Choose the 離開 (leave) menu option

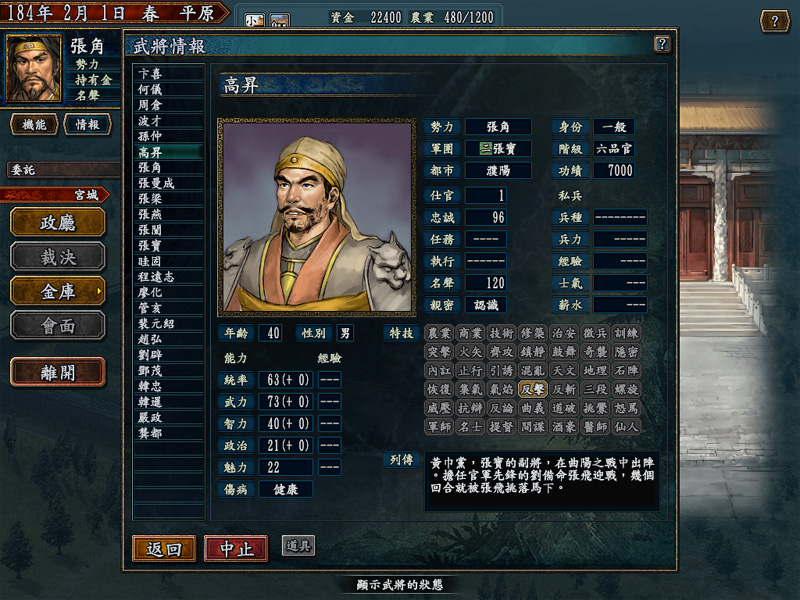click(x=58, y=371)
